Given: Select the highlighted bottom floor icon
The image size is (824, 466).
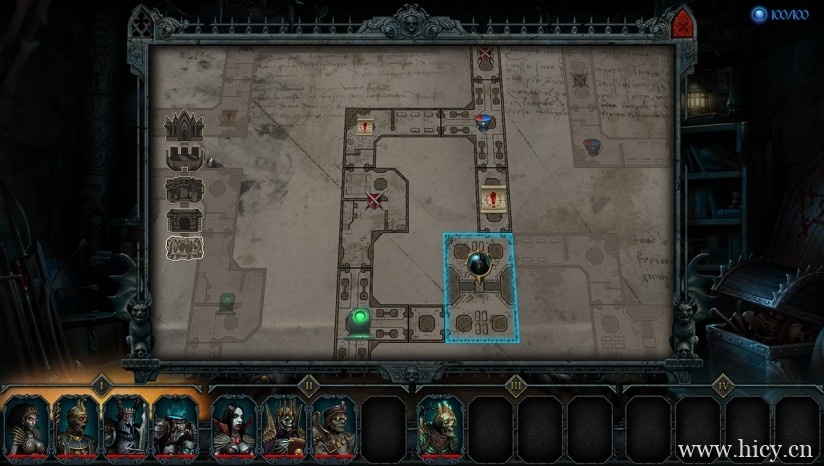Looking at the screenshot, I should pos(185,247).
